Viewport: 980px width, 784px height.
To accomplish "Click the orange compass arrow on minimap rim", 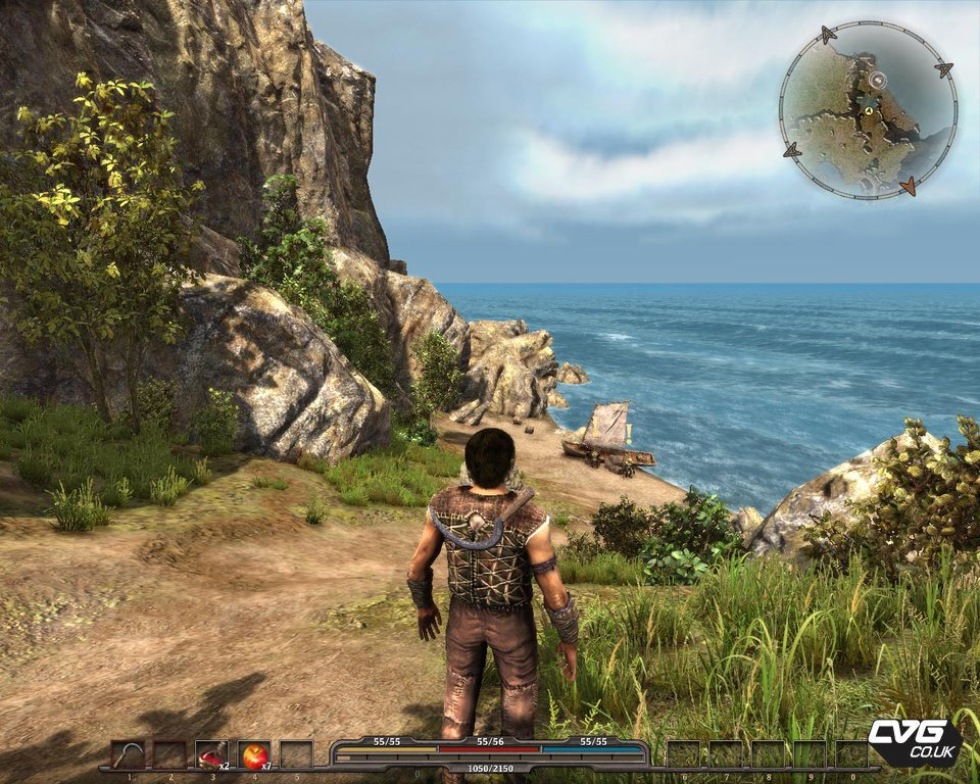I will point(908,185).
